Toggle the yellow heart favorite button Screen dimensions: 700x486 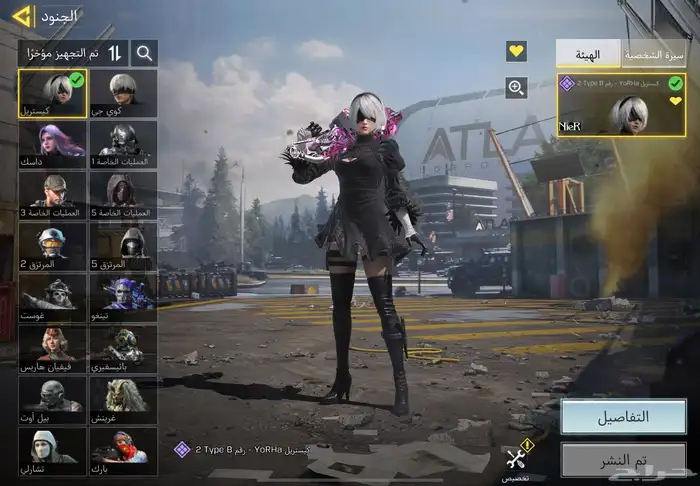[x=516, y=51]
